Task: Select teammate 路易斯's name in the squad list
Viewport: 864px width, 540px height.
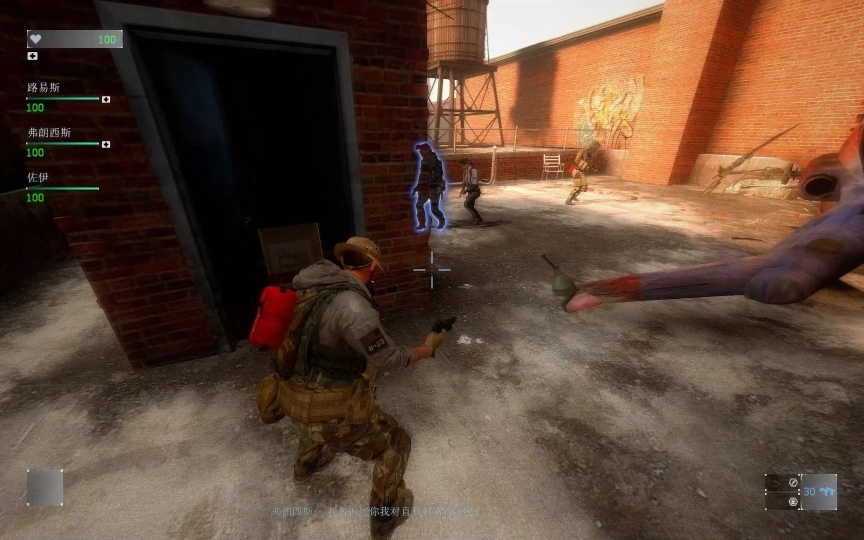Action: click(x=43, y=88)
